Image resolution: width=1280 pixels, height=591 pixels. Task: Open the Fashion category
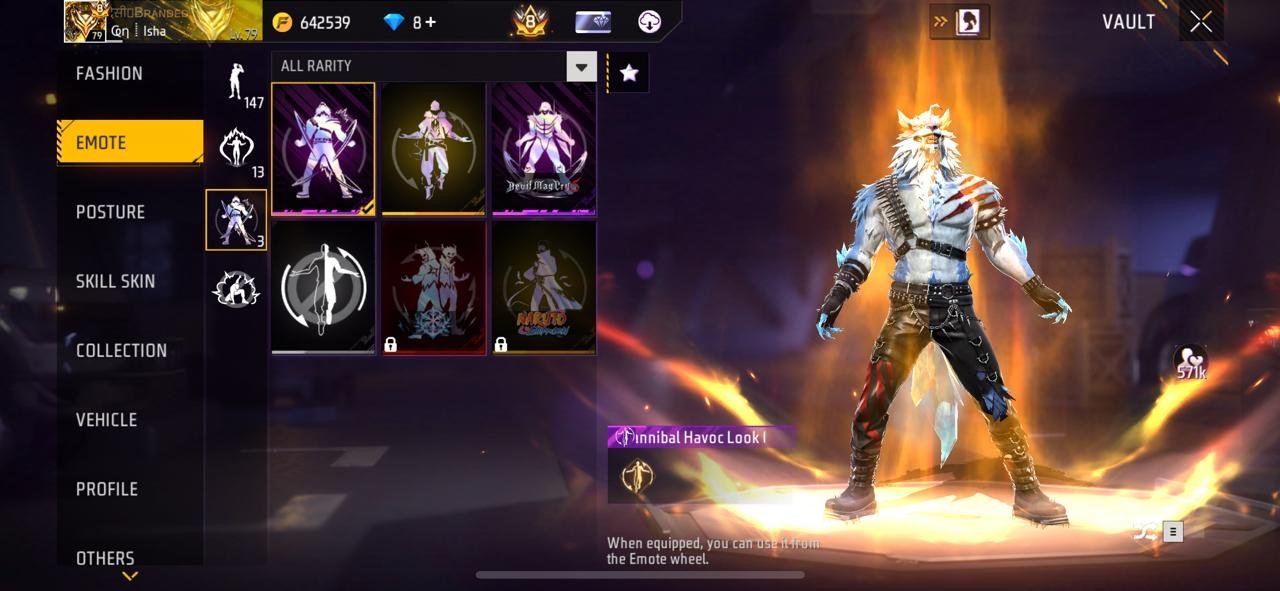click(x=109, y=73)
